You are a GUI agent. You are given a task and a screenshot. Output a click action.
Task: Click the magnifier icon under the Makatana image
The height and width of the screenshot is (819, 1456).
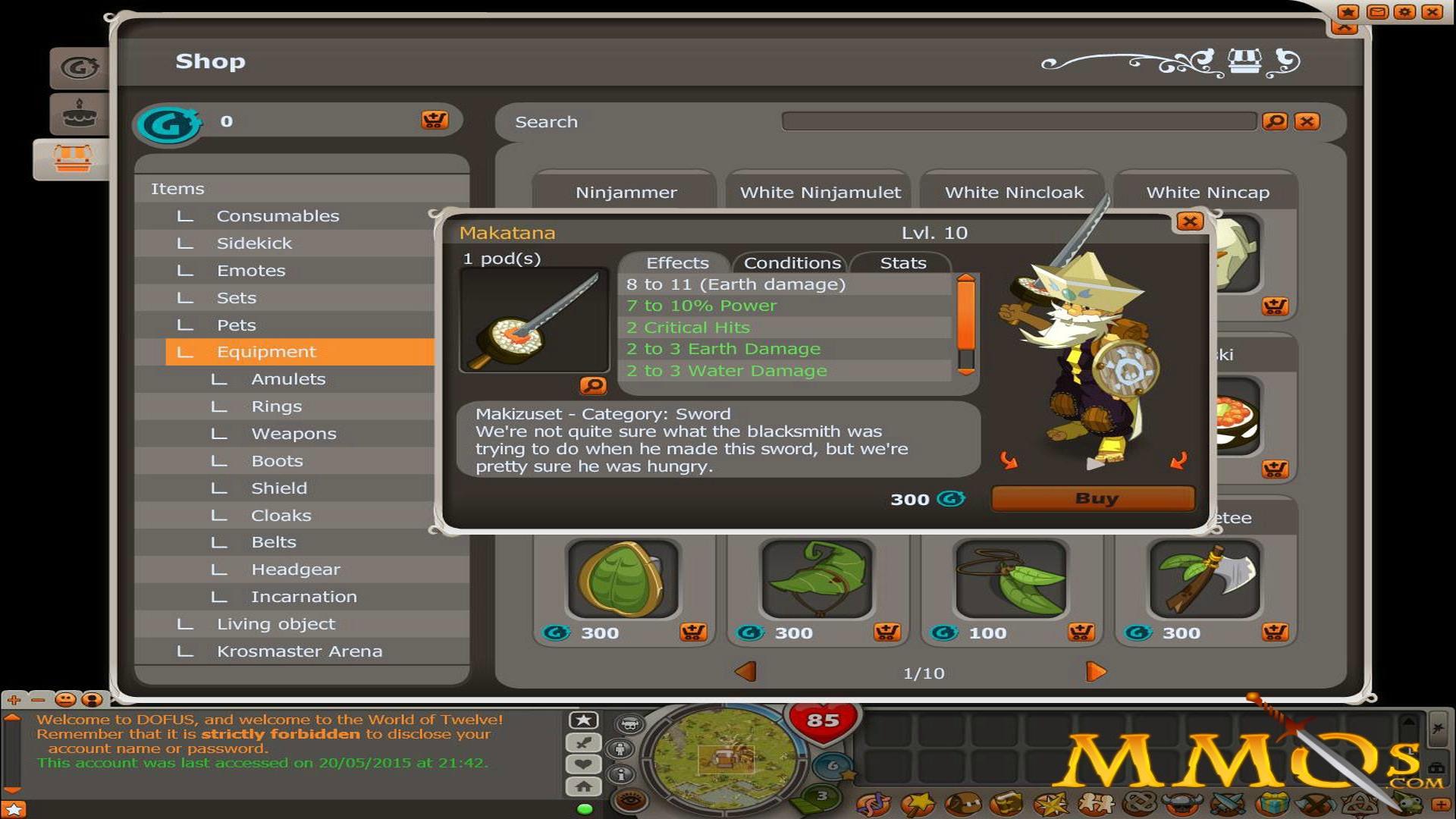coord(594,387)
